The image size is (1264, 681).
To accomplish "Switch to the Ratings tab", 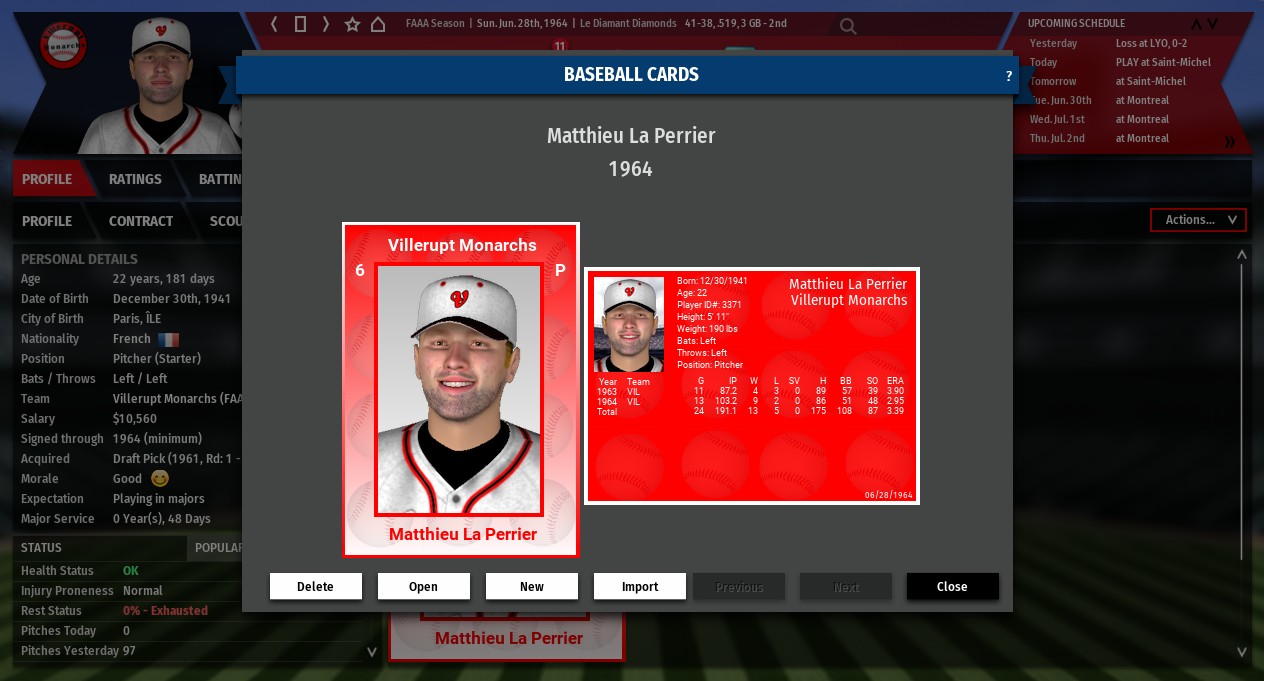I will pos(135,179).
